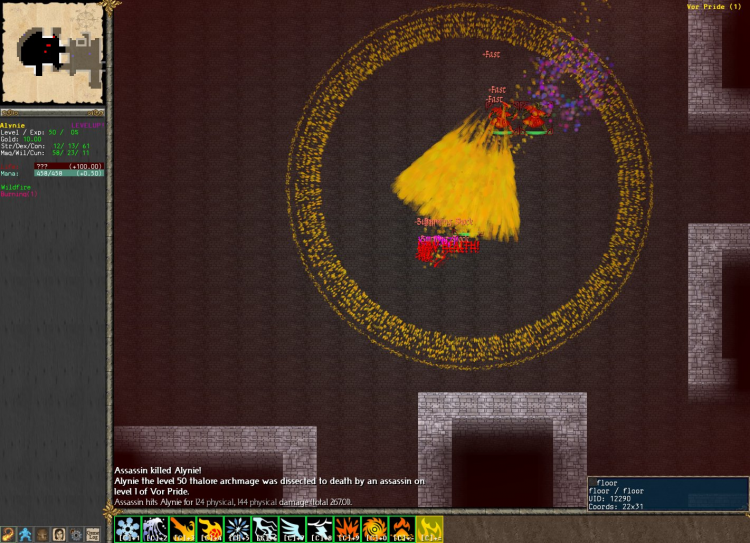
Task: Open the face portrait icon
Action: point(59,535)
